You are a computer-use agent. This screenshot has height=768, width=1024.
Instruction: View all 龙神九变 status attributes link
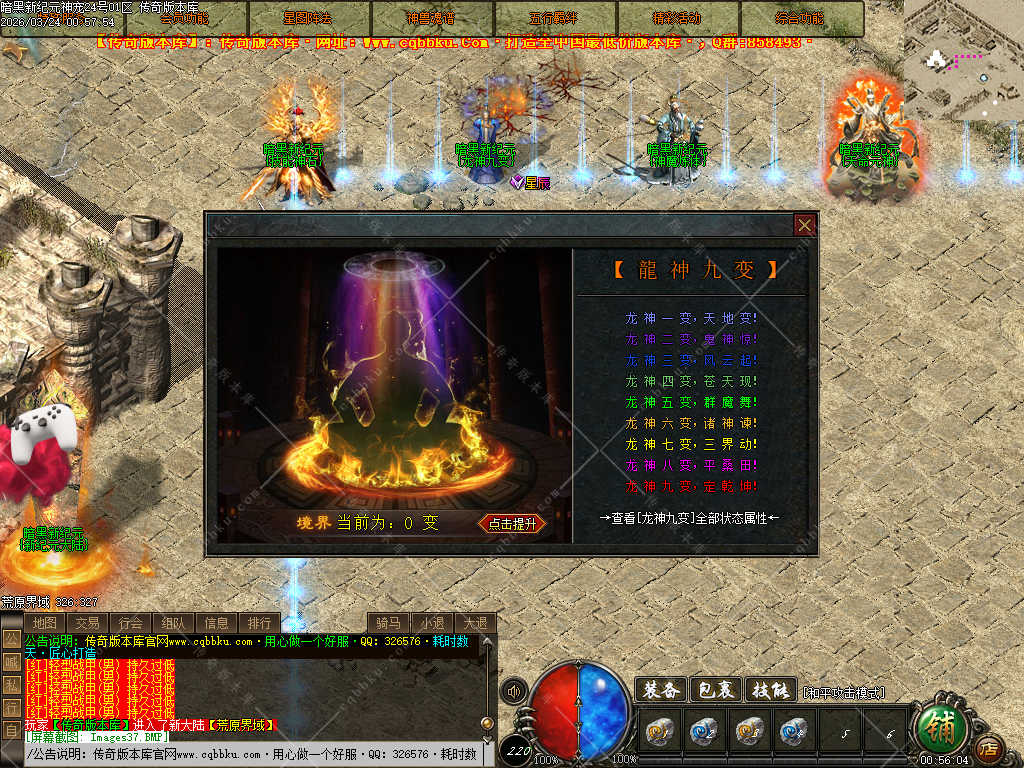689,518
